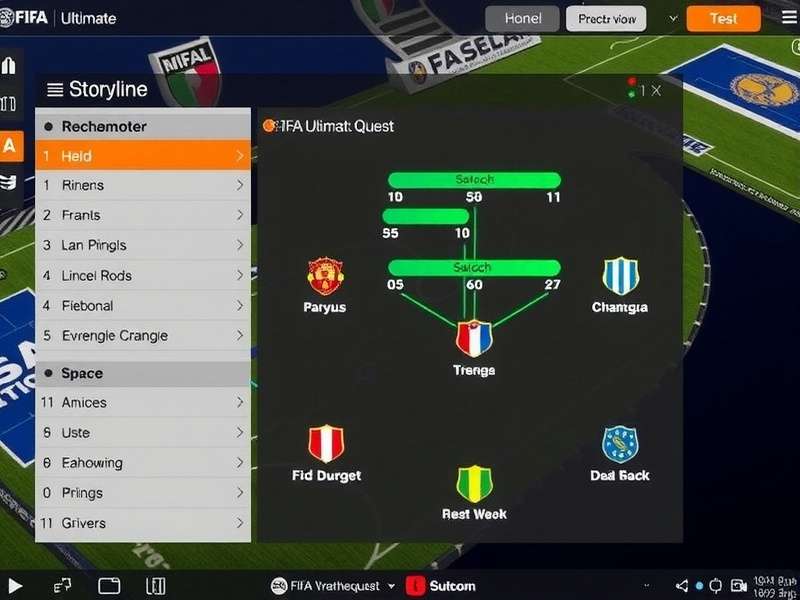Select the Uste entry
Screen dimensions: 800x600
(142, 433)
